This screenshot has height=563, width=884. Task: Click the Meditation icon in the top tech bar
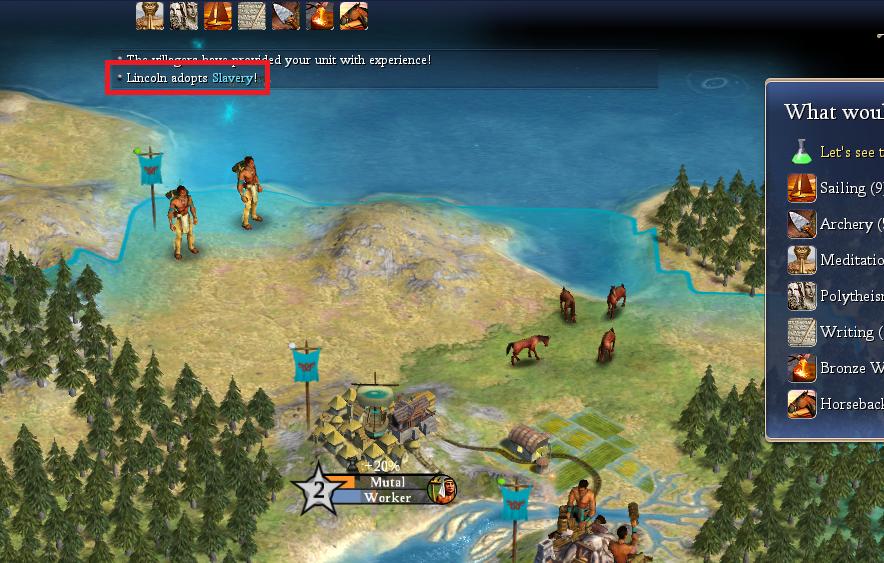tap(150, 15)
